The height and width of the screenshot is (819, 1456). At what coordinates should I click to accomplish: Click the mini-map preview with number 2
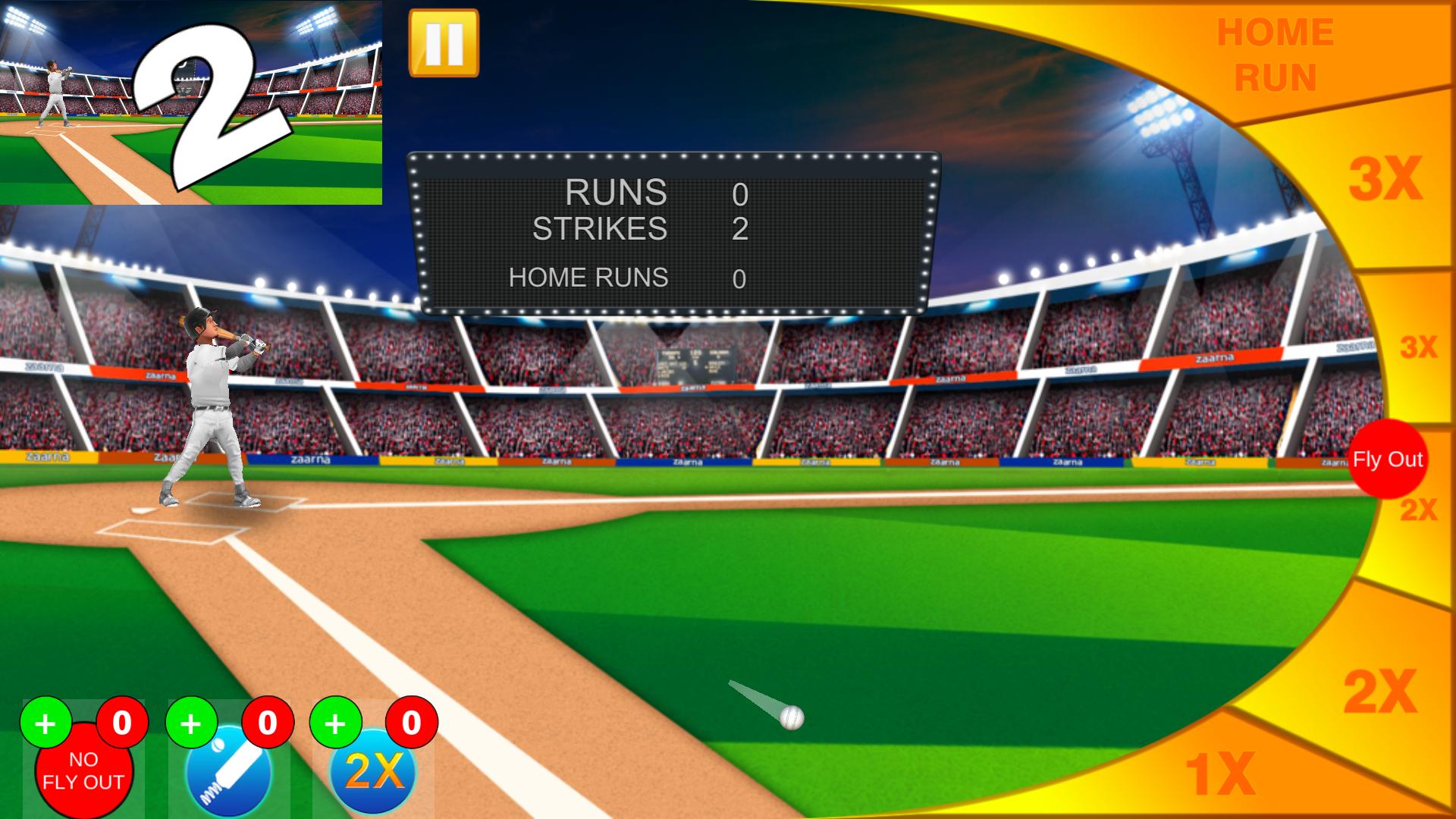click(190, 102)
